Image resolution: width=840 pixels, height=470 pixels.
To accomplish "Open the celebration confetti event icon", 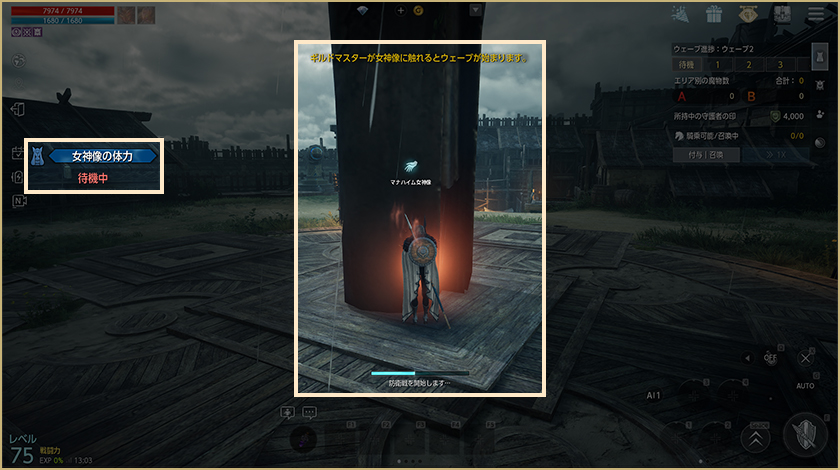I will [x=680, y=14].
